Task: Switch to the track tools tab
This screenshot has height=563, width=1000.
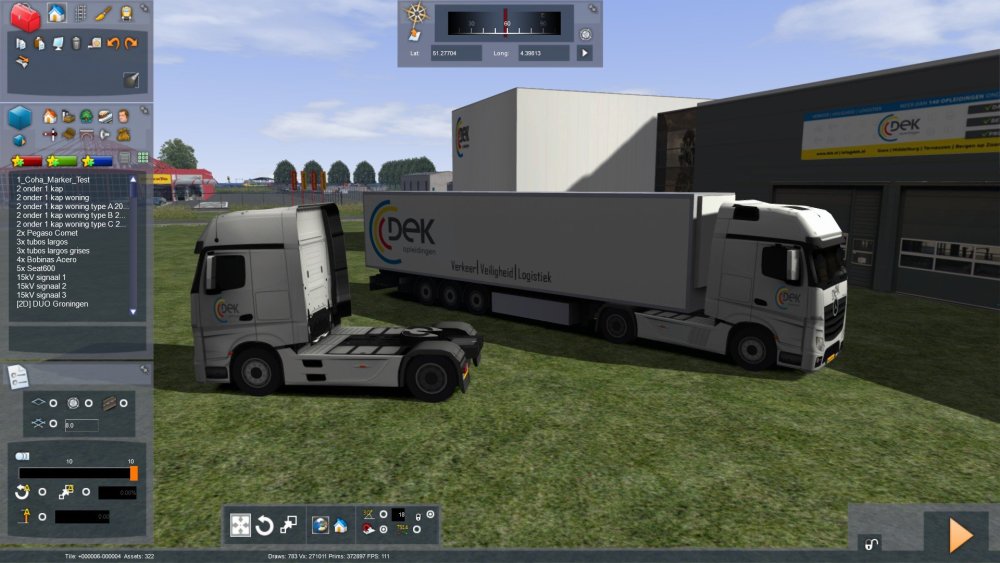Action: pyautogui.click(x=80, y=14)
